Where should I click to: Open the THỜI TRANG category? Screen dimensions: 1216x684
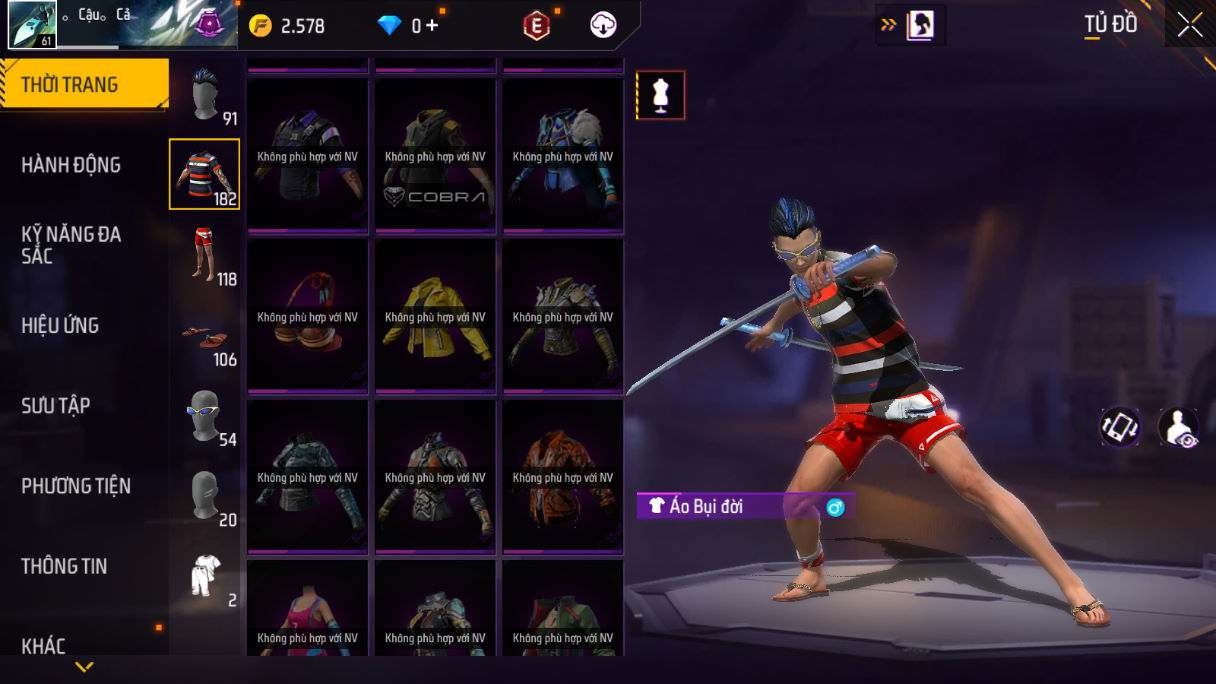pos(84,85)
